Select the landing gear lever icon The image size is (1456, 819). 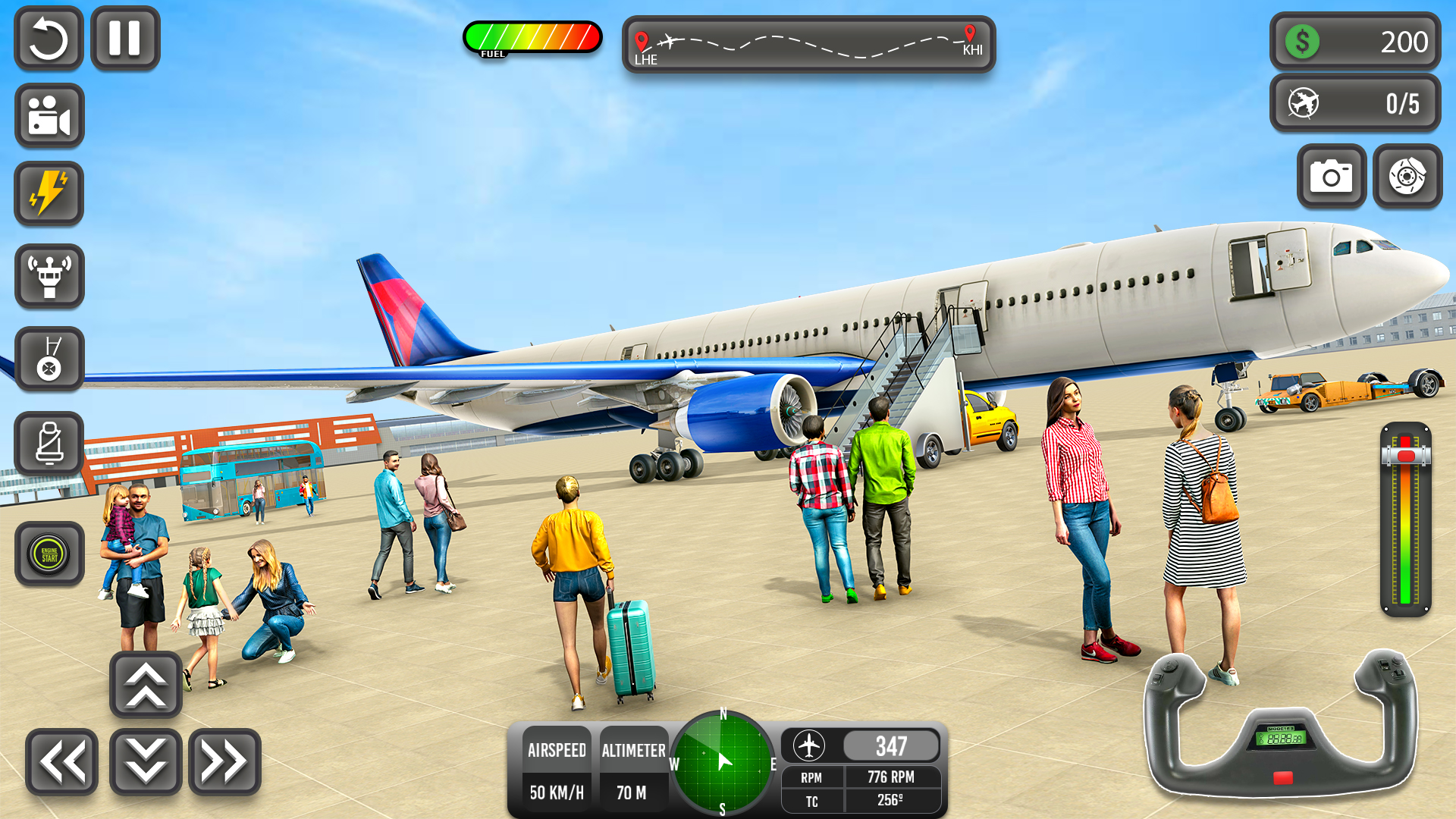pos(49,359)
